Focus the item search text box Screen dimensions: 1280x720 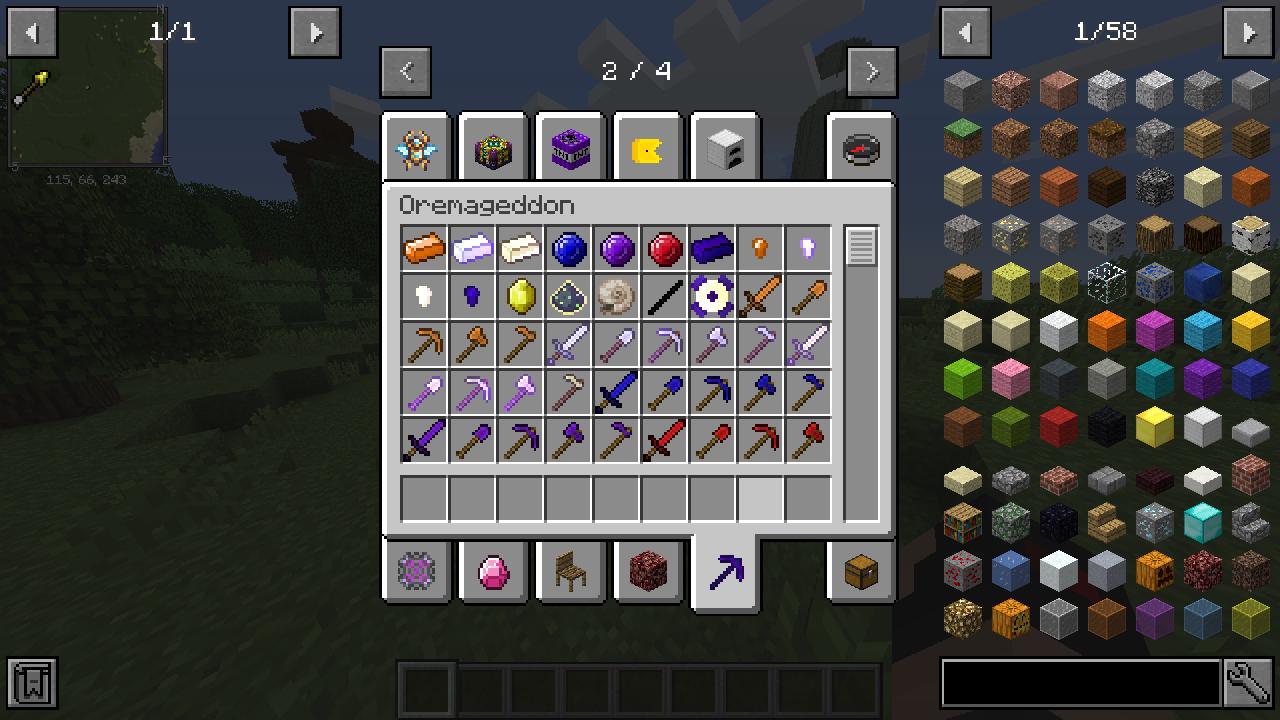pyautogui.click(x=1080, y=684)
